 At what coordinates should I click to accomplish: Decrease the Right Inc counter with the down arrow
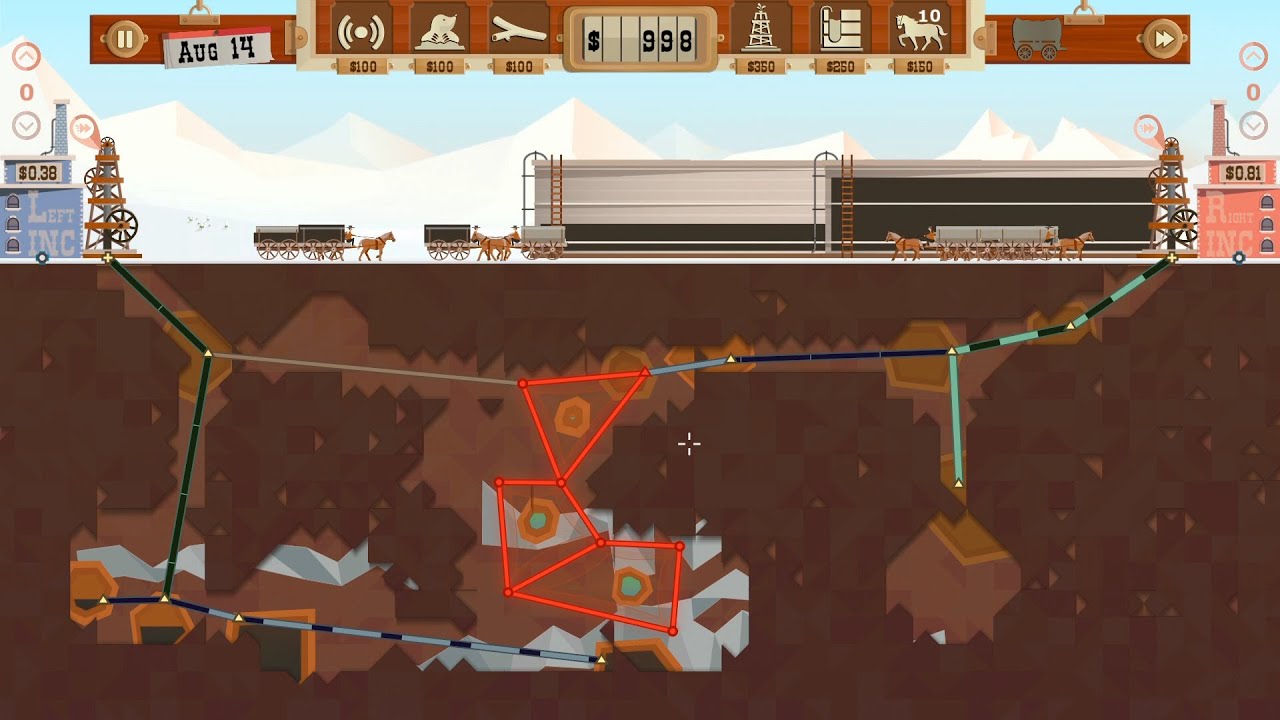pos(1253,126)
